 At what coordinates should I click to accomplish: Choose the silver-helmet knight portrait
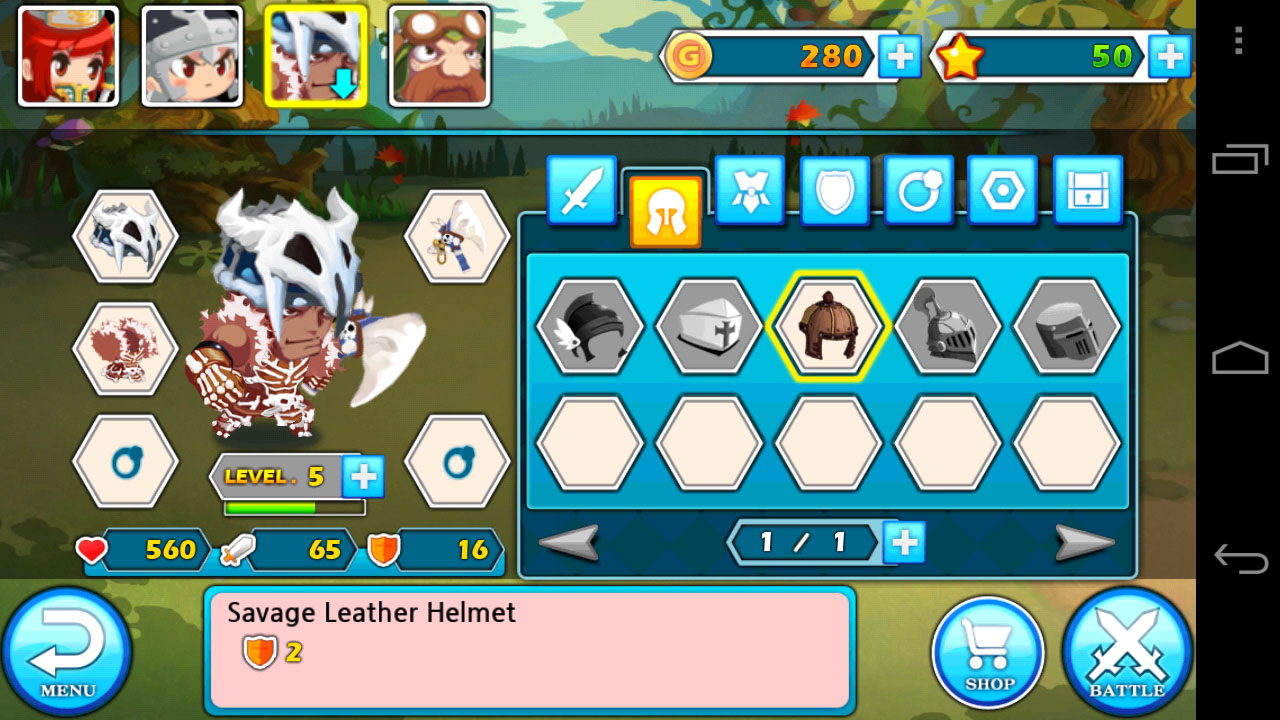click(192, 56)
